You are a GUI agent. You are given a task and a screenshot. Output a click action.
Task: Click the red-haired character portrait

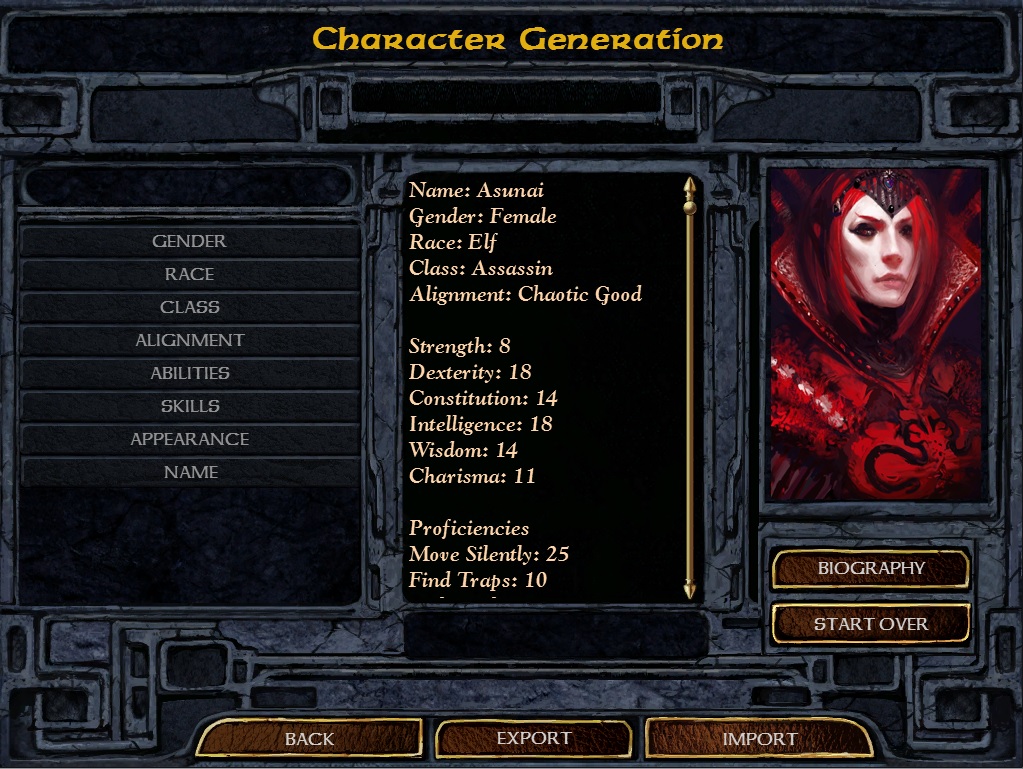click(876, 334)
